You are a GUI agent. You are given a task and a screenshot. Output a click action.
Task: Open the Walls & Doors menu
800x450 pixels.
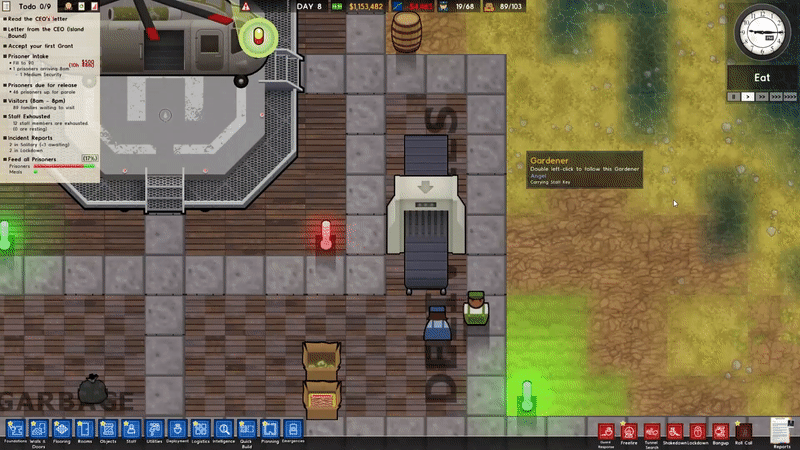click(x=39, y=428)
